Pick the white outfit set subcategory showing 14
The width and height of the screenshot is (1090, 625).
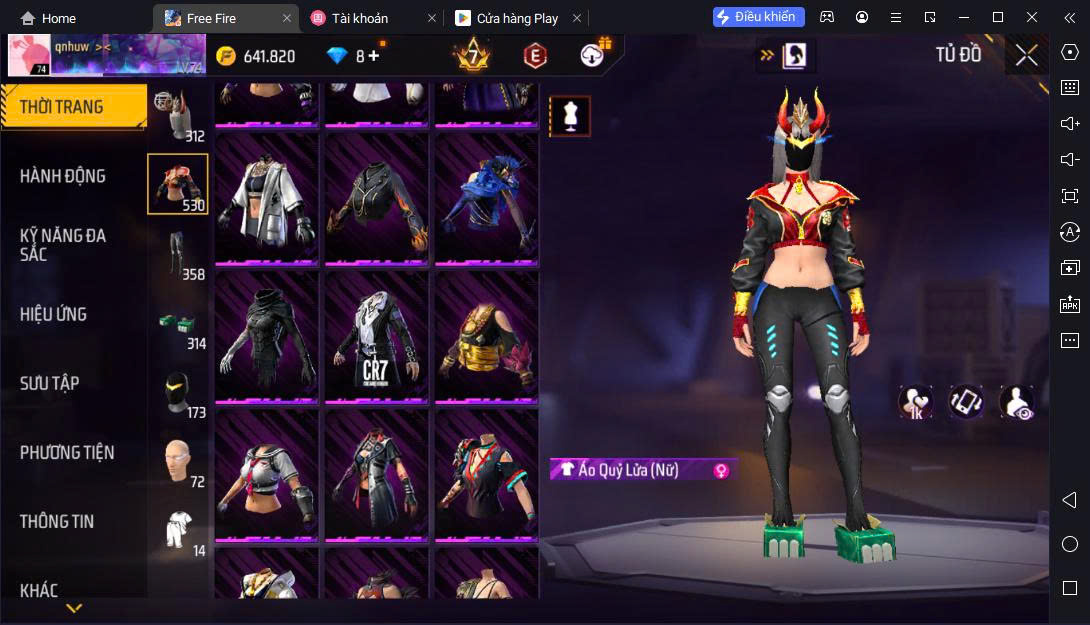point(178,530)
